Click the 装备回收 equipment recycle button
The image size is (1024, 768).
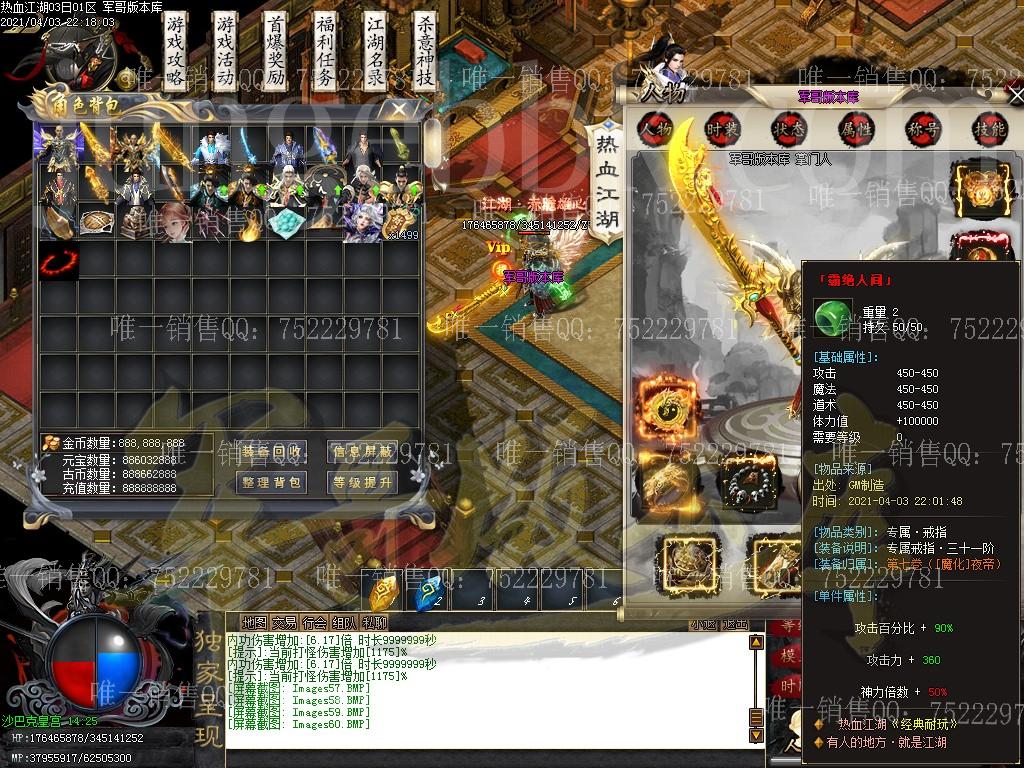(x=272, y=452)
